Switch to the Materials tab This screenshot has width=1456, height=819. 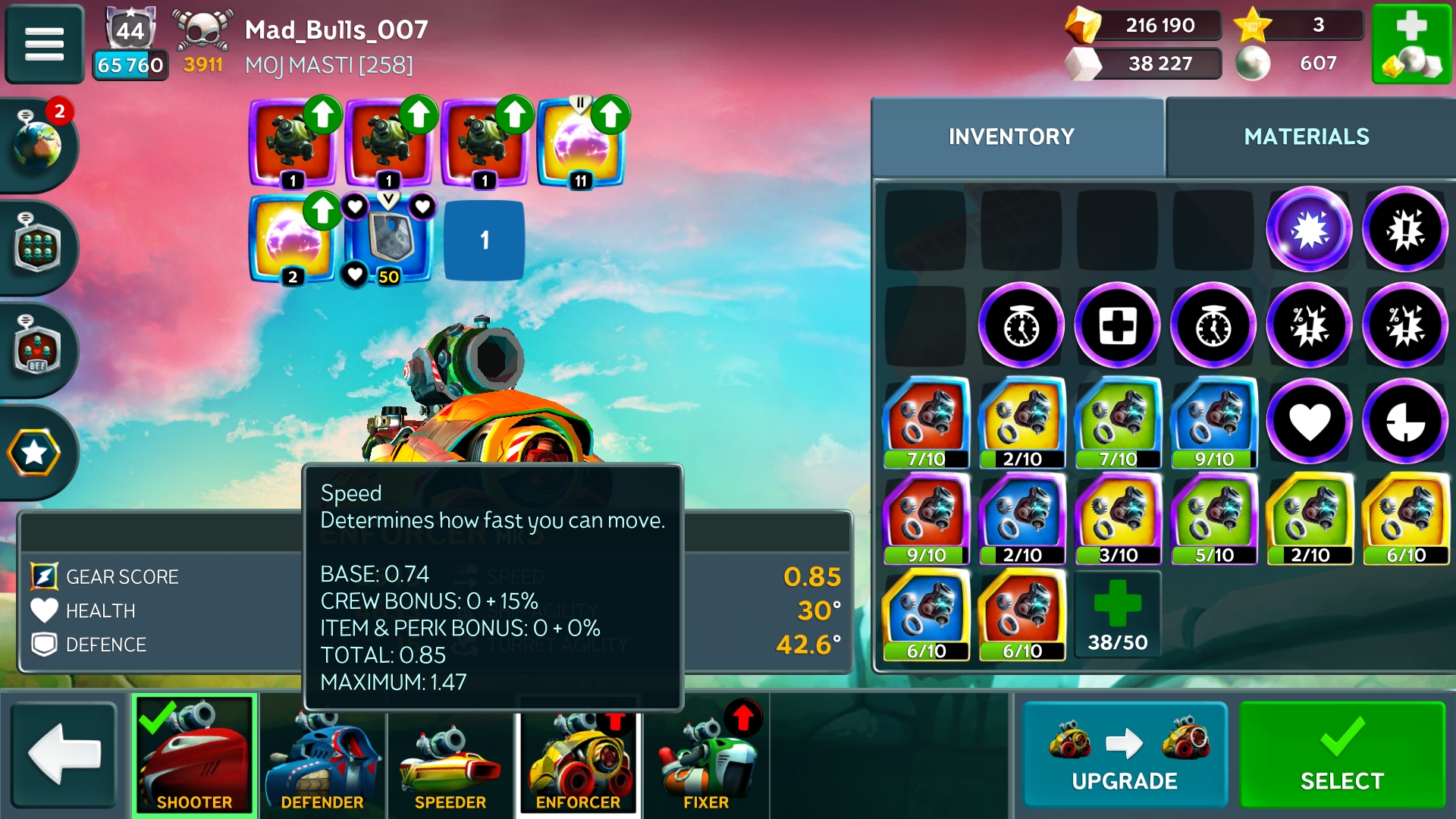pos(1307,136)
